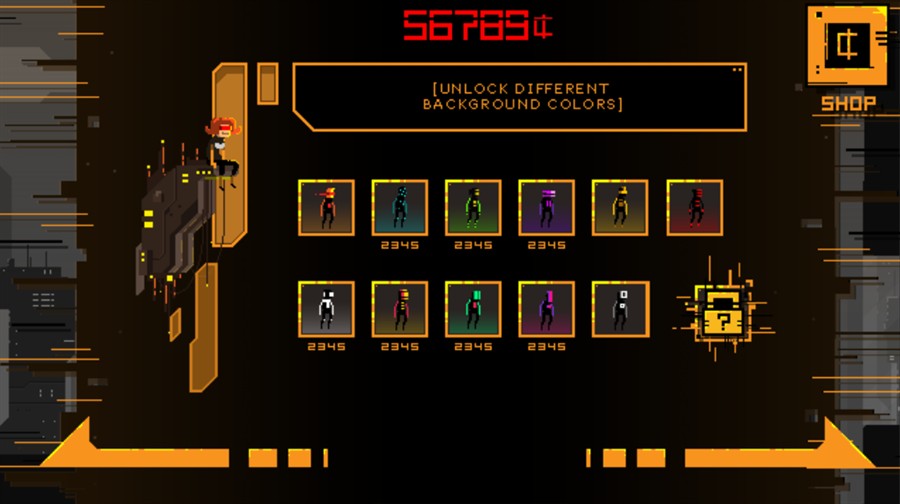The image size is (900, 504).
Task: Select the yellow character skin tile
Action: pyautogui.click(x=620, y=207)
